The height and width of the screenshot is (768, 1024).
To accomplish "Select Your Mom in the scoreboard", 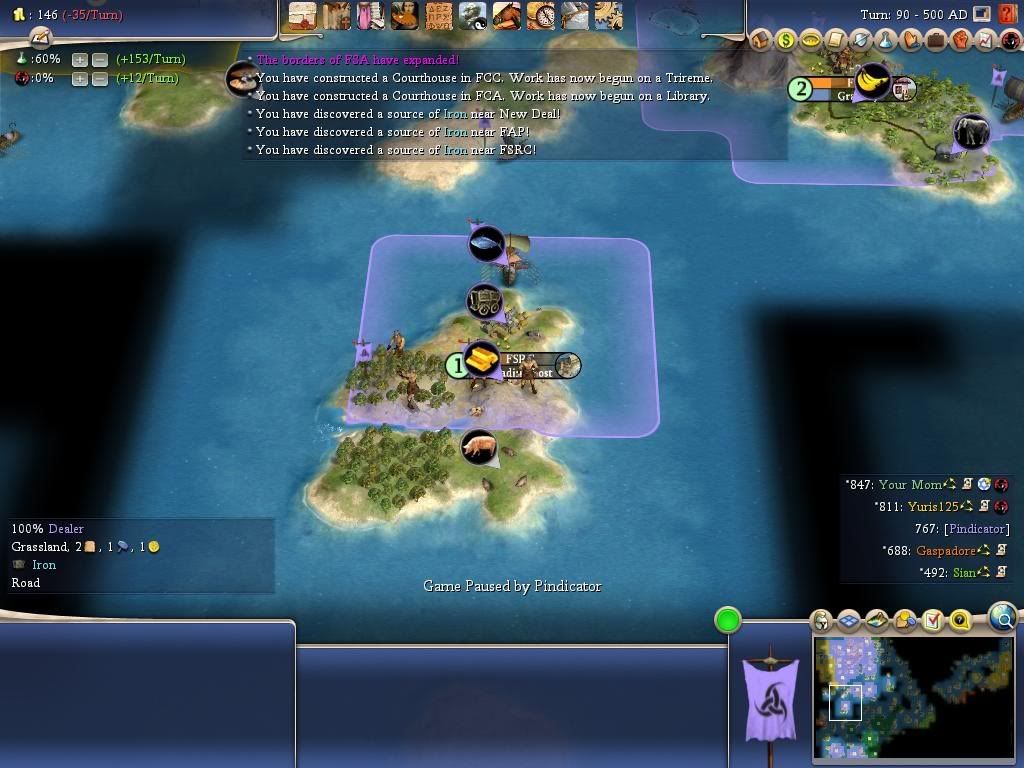I will pyautogui.click(x=909, y=485).
